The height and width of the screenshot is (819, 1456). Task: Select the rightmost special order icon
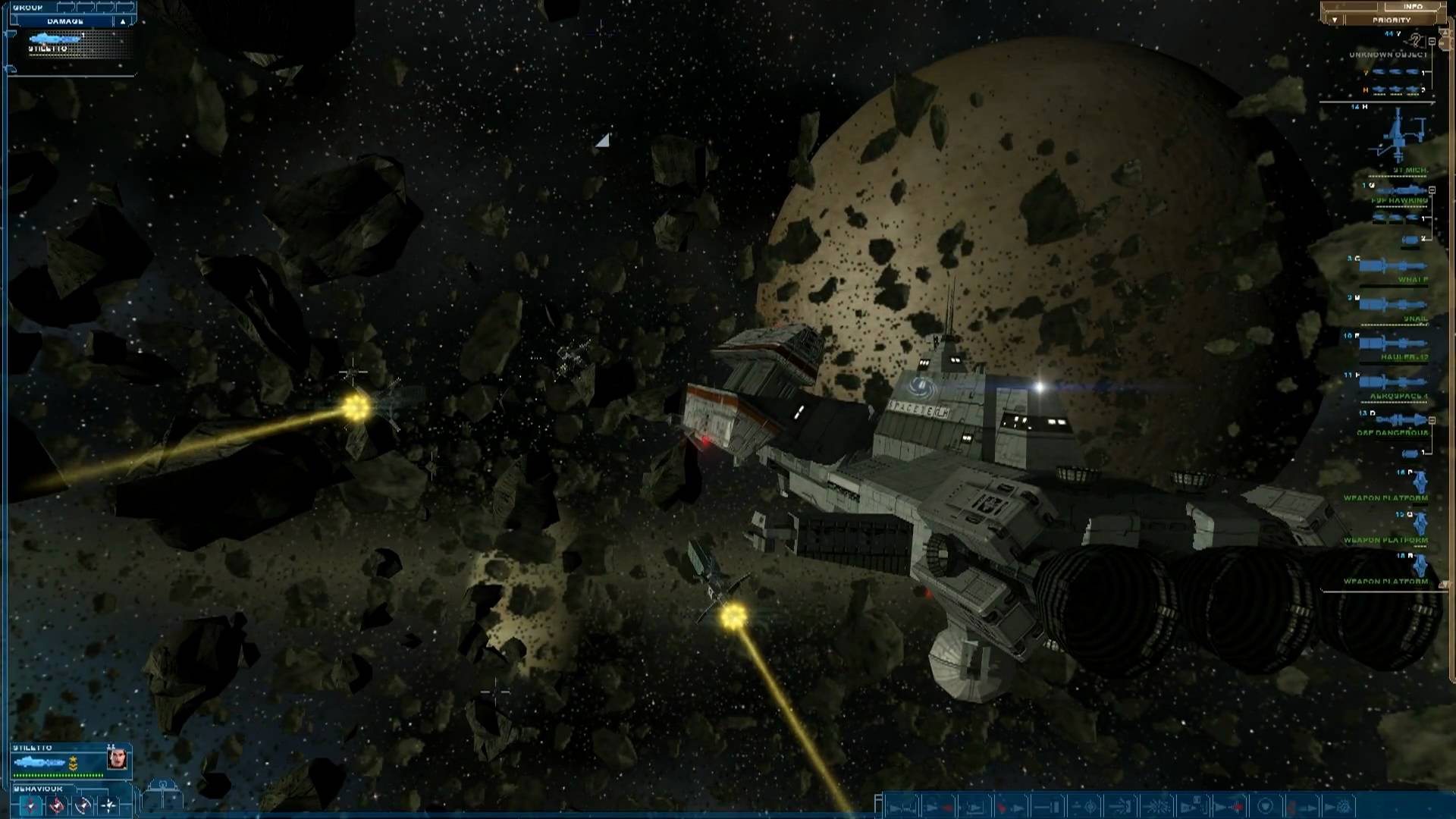[x=1338, y=806]
